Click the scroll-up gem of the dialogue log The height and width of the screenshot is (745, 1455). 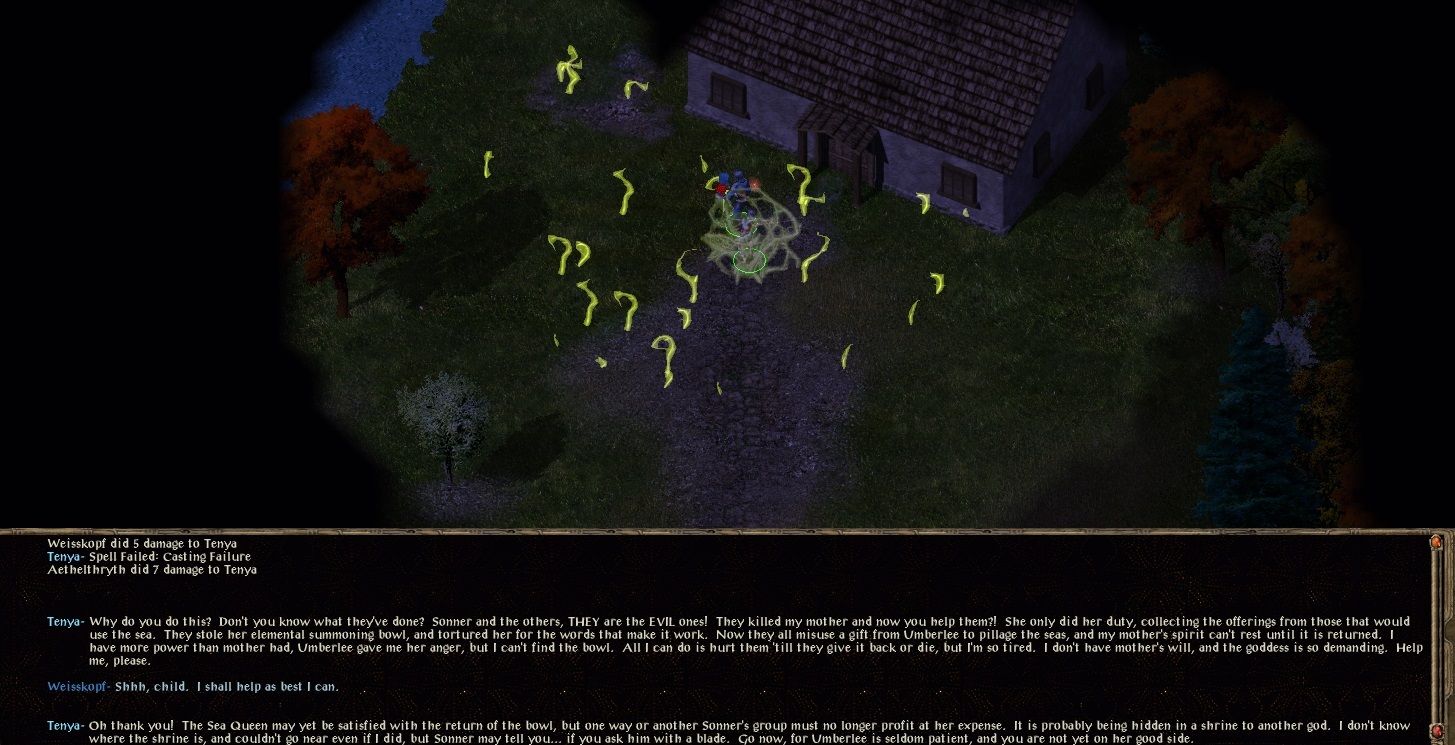point(1437,542)
